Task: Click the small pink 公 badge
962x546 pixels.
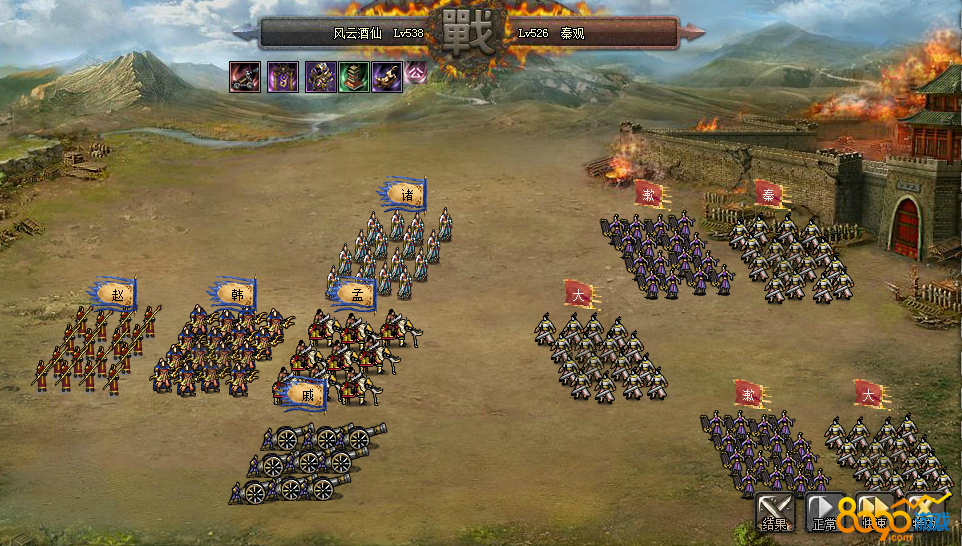Action: click(x=415, y=72)
